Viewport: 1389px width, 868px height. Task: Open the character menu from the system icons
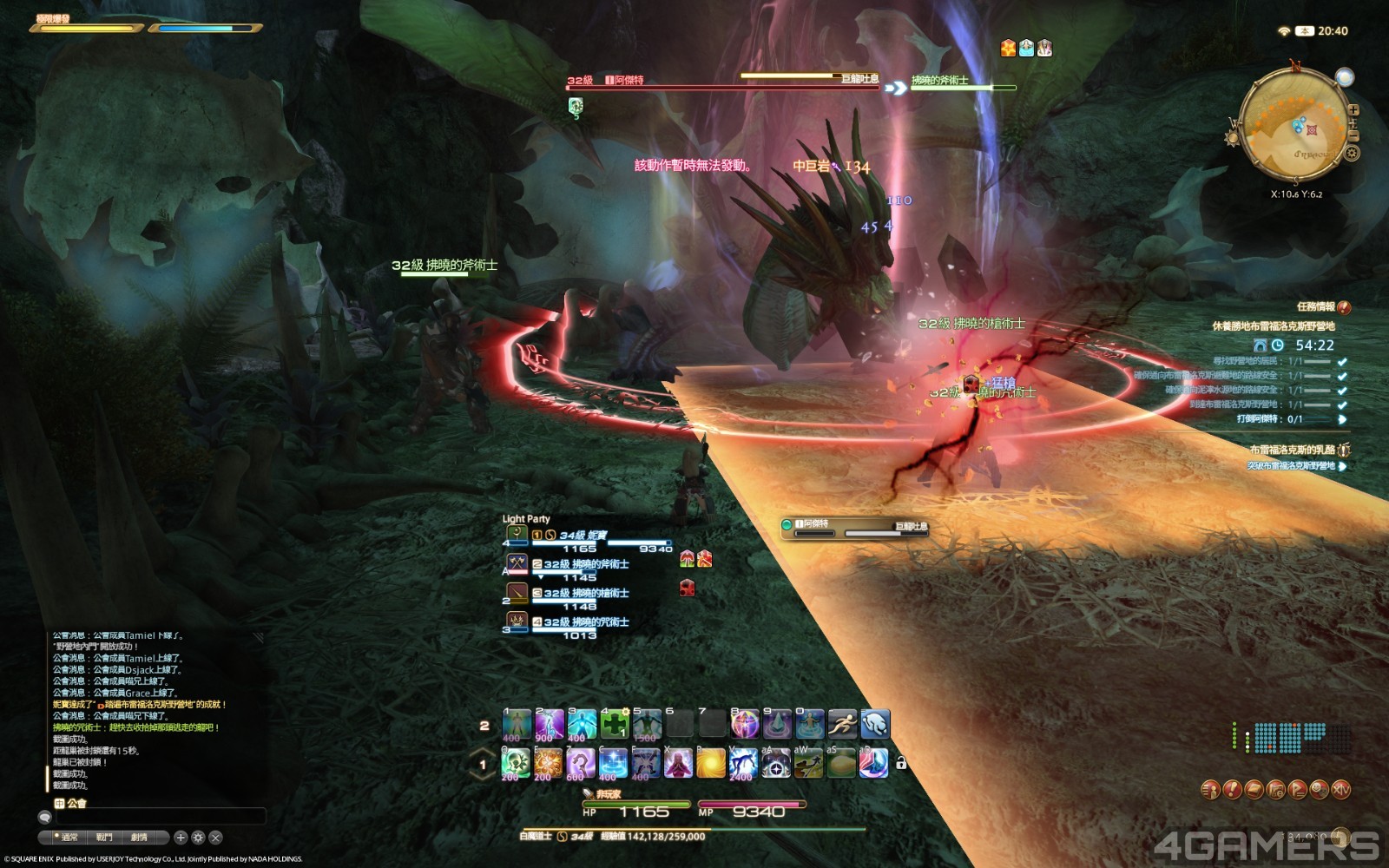point(1209,790)
